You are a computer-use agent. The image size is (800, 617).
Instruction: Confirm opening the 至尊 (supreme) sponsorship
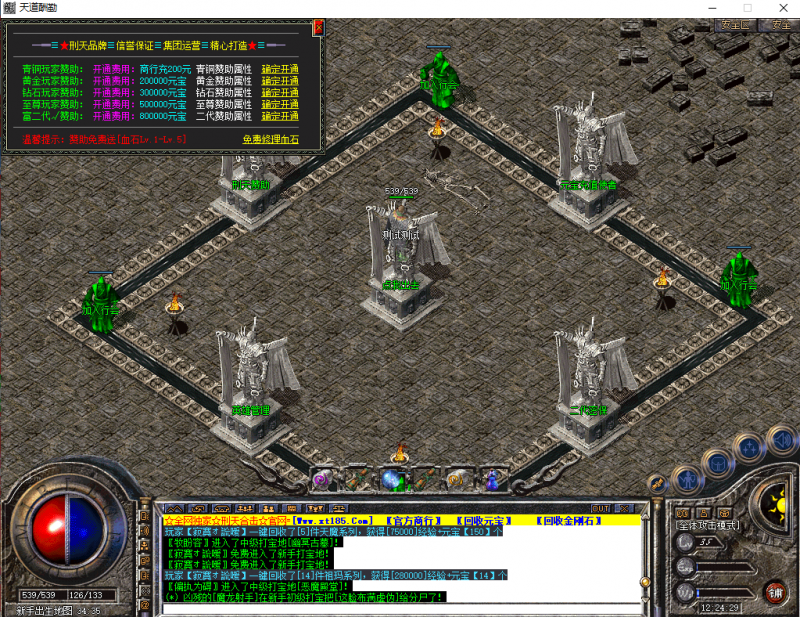pos(280,104)
